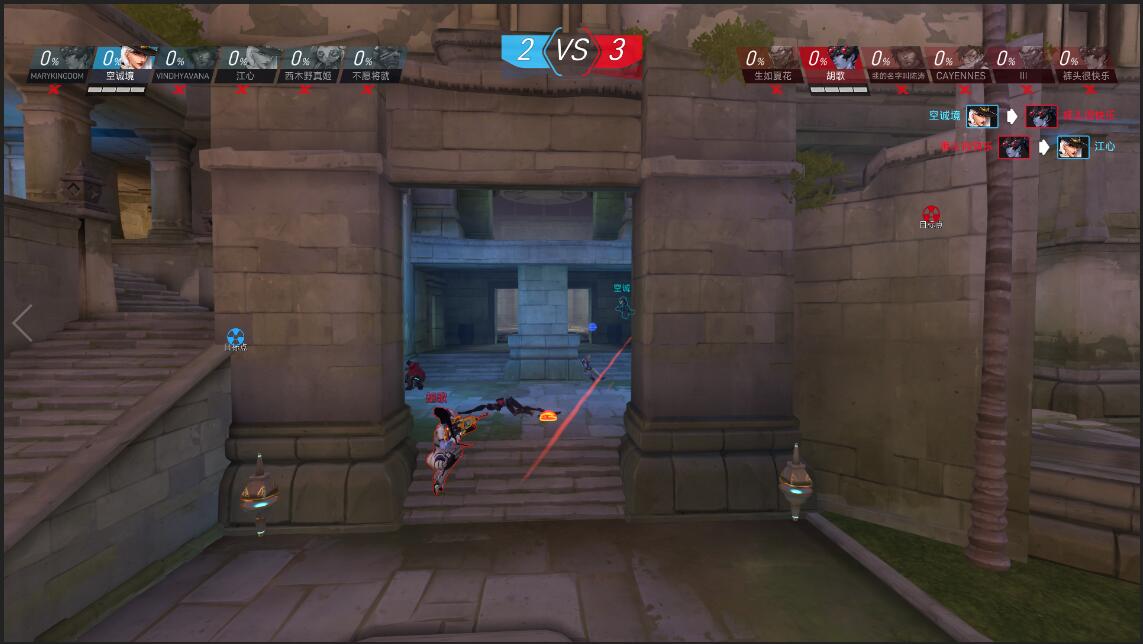Spectate blue team player 空诚境
This screenshot has height=644, width=1143.
pyautogui.click(x=119, y=63)
